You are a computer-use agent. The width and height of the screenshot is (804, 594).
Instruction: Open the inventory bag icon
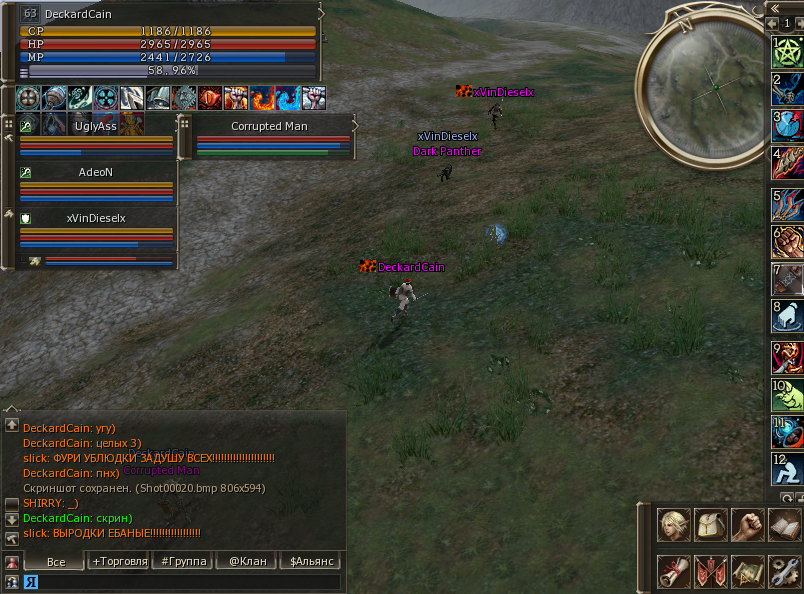pos(710,524)
